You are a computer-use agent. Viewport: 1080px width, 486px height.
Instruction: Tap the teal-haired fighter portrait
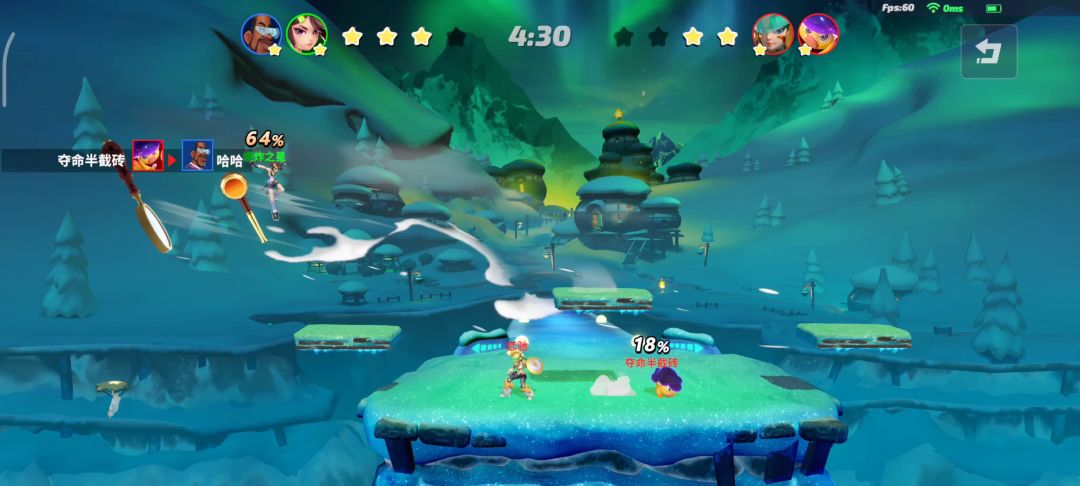click(x=772, y=34)
